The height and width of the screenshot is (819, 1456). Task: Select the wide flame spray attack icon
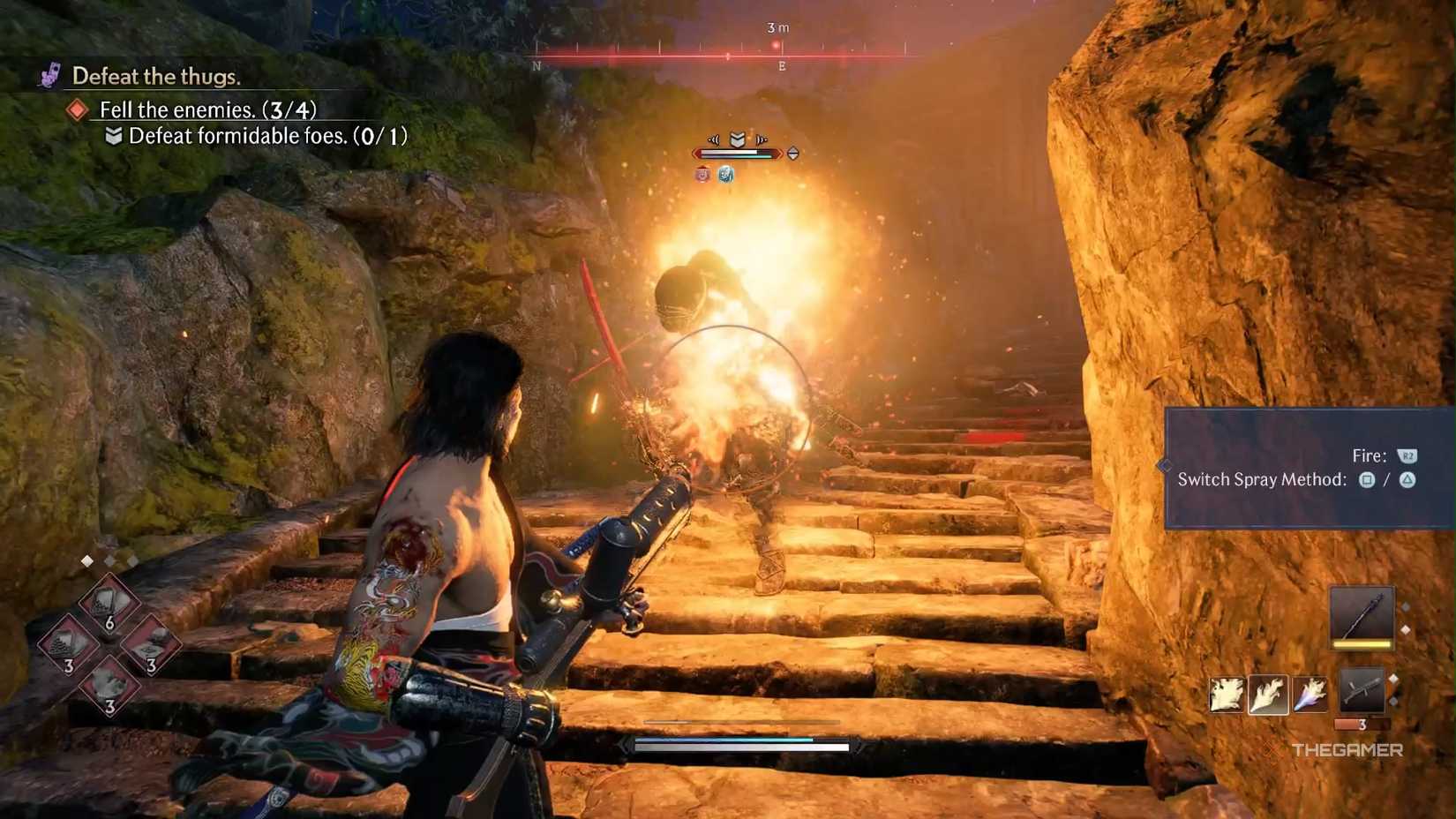tap(1226, 695)
